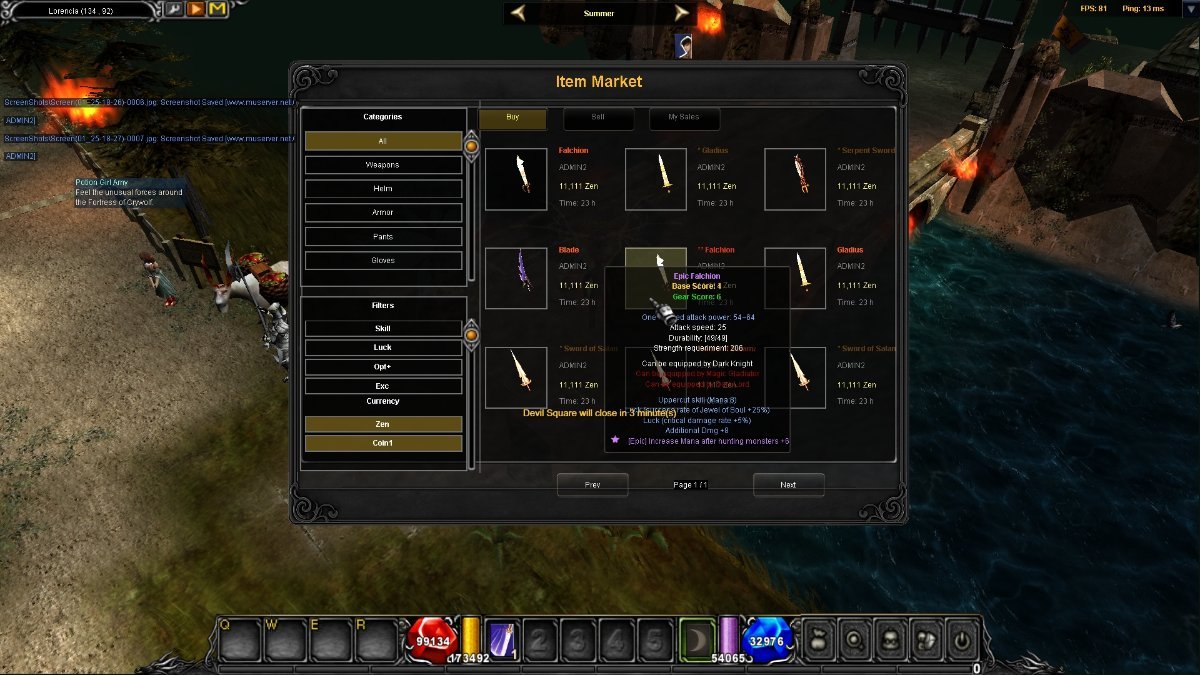Screen dimensions: 1200x675
Task: Select the purple Blade listing icon
Action: pos(516,278)
